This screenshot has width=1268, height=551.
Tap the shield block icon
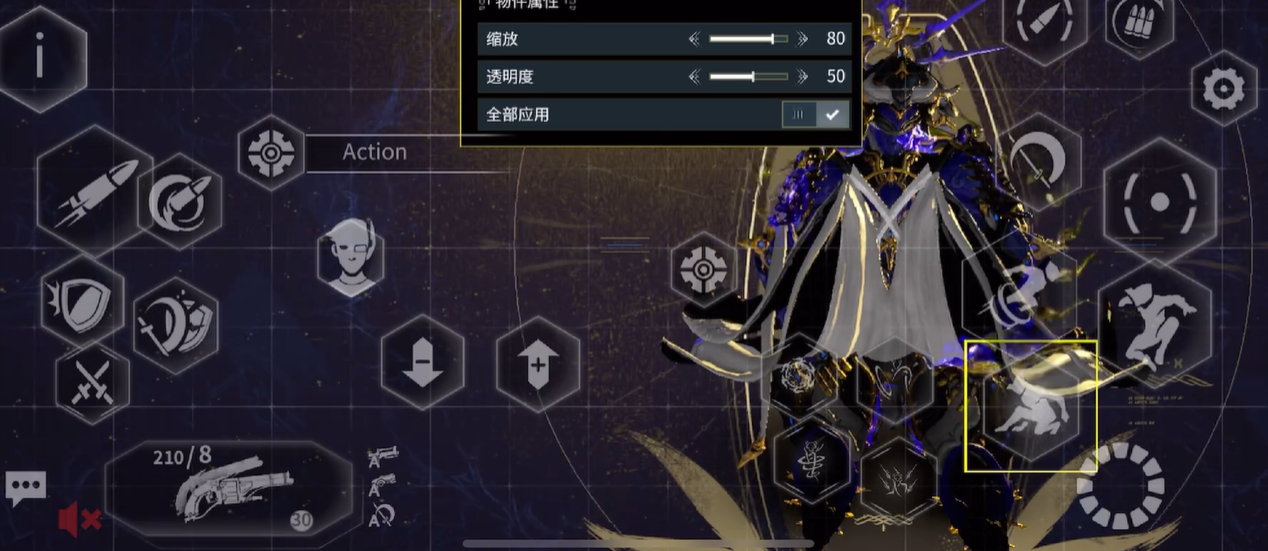pyautogui.click(x=82, y=301)
